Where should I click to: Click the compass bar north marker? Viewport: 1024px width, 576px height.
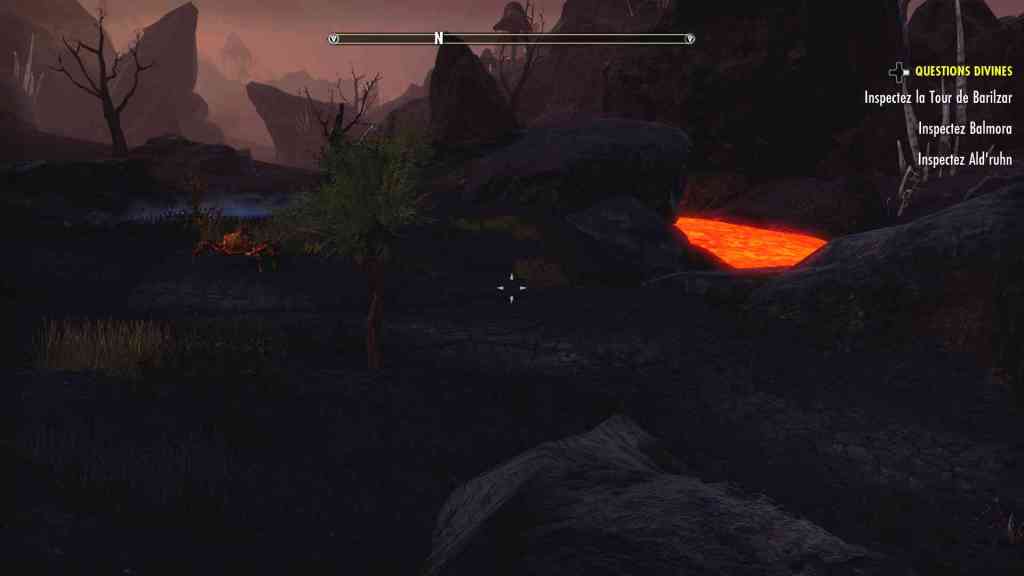coord(438,38)
